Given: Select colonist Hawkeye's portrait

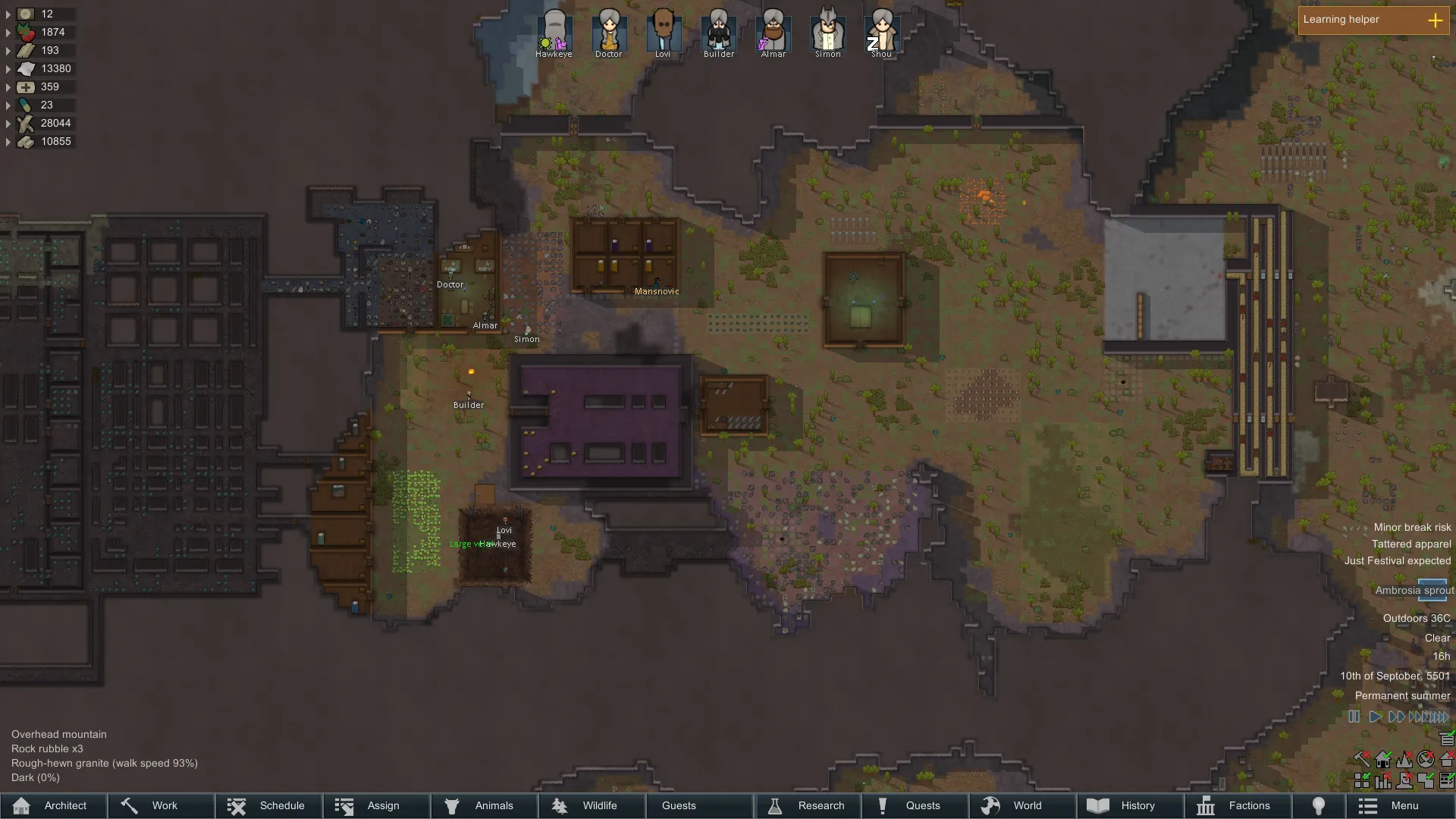Looking at the screenshot, I should click(x=554, y=32).
